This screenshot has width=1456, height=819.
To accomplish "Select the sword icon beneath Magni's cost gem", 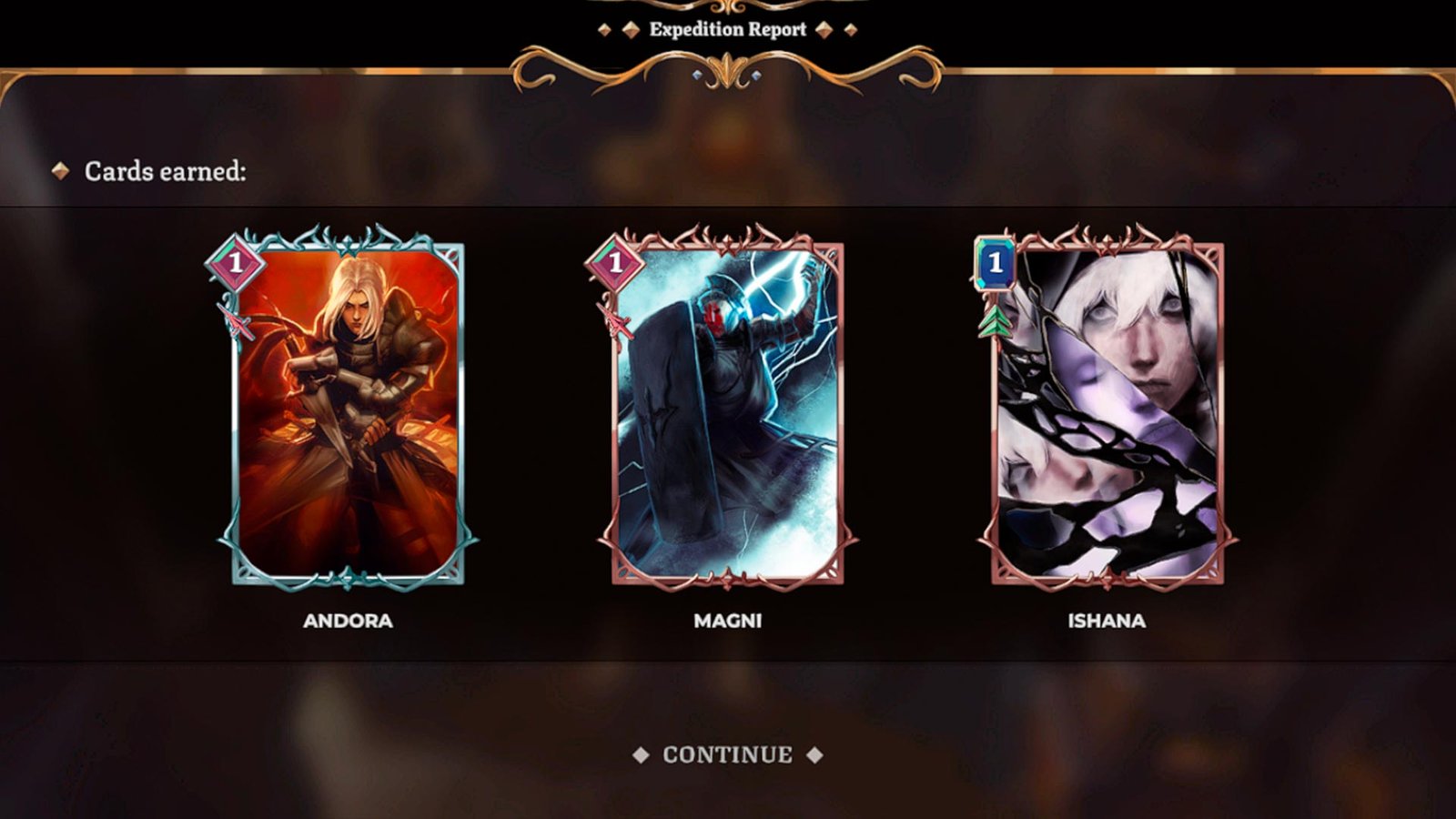I will pyautogui.click(x=614, y=320).
